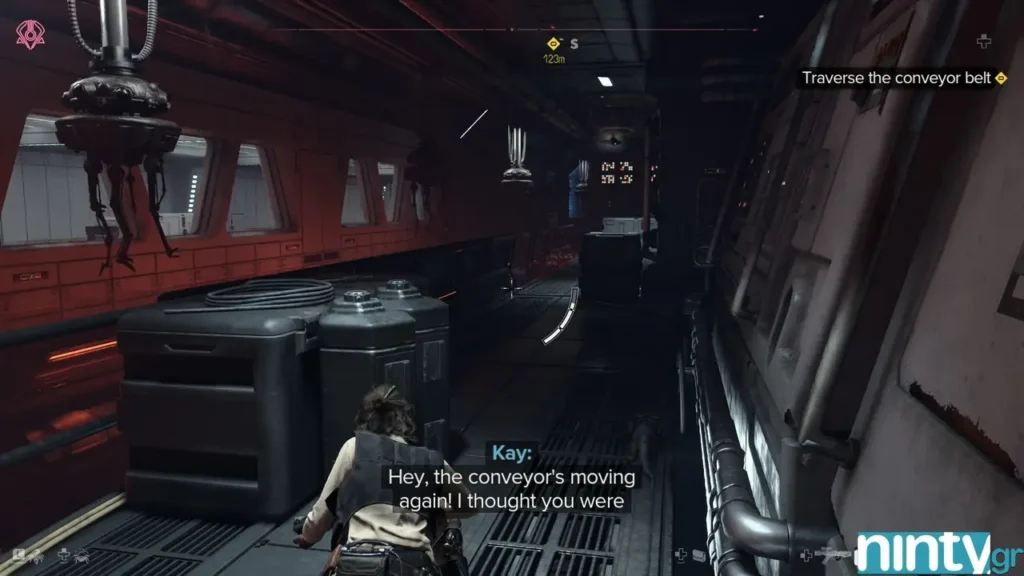Choose the grey canister item icon

coord(699,555)
